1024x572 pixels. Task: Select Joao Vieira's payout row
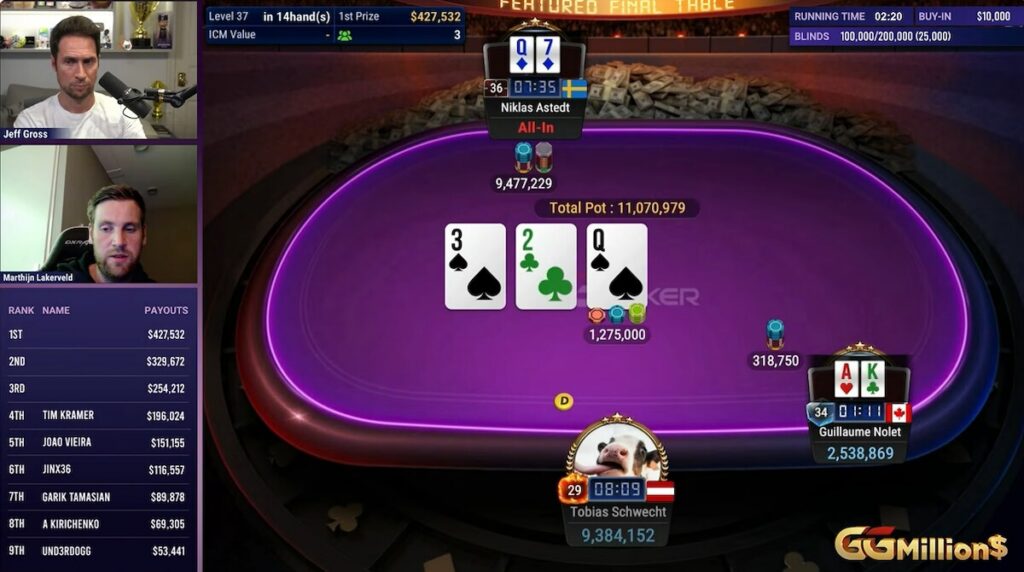(x=98, y=442)
